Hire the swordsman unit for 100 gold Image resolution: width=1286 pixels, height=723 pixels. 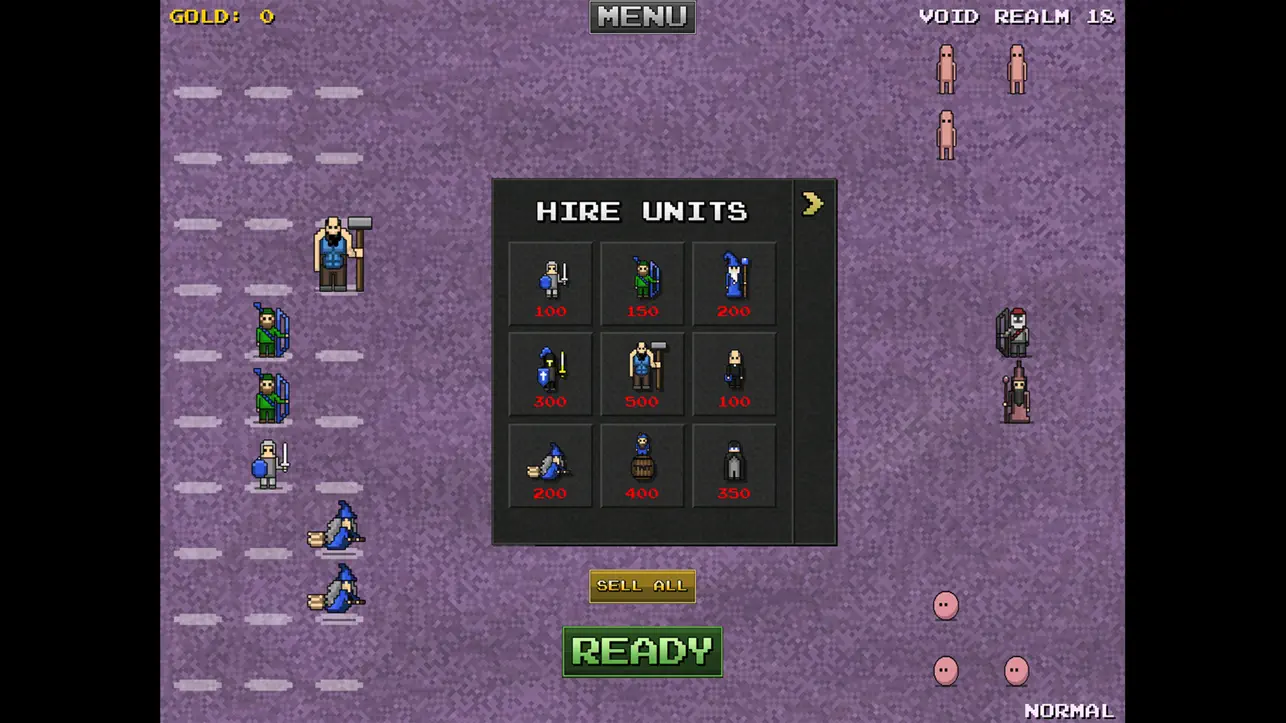coord(549,283)
